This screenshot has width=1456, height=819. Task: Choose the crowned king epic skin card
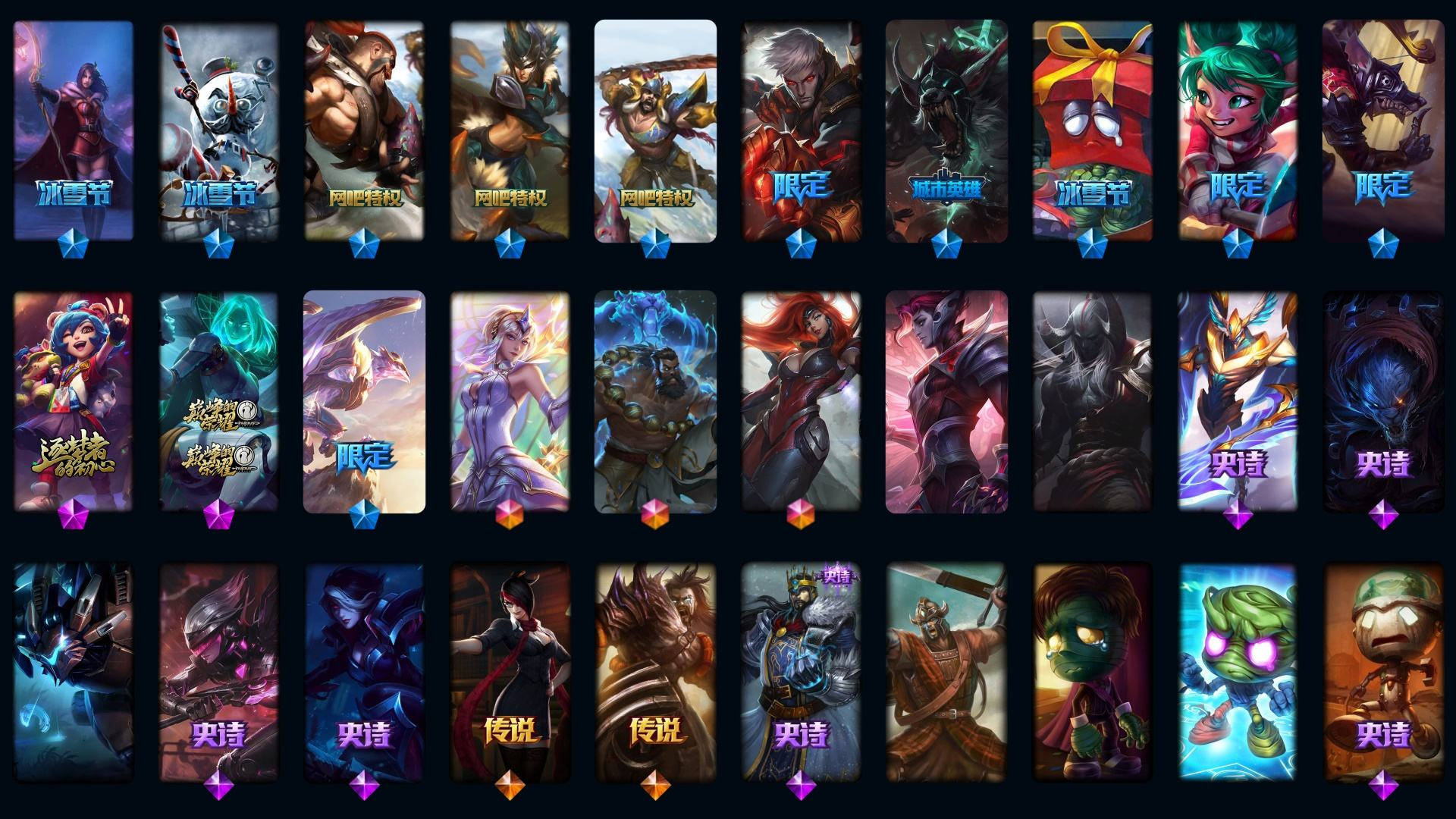[802, 673]
